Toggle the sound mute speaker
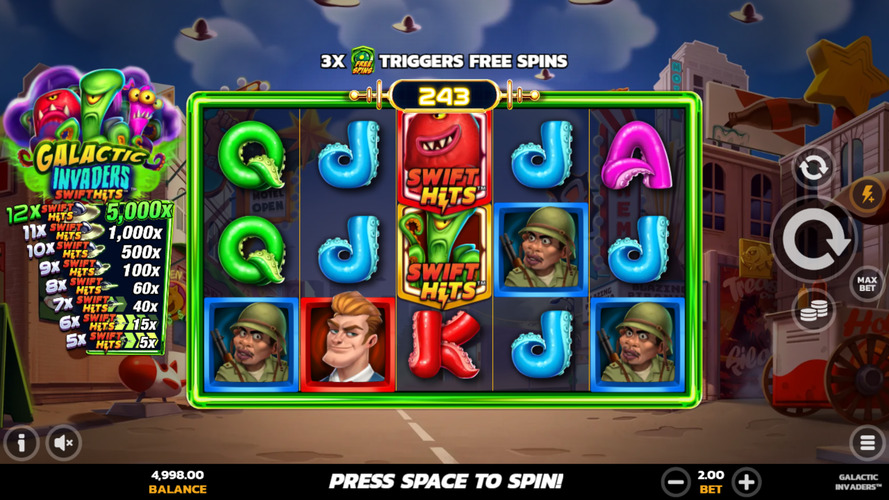Viewport: 889px width, 500px height. coord(64,443)
